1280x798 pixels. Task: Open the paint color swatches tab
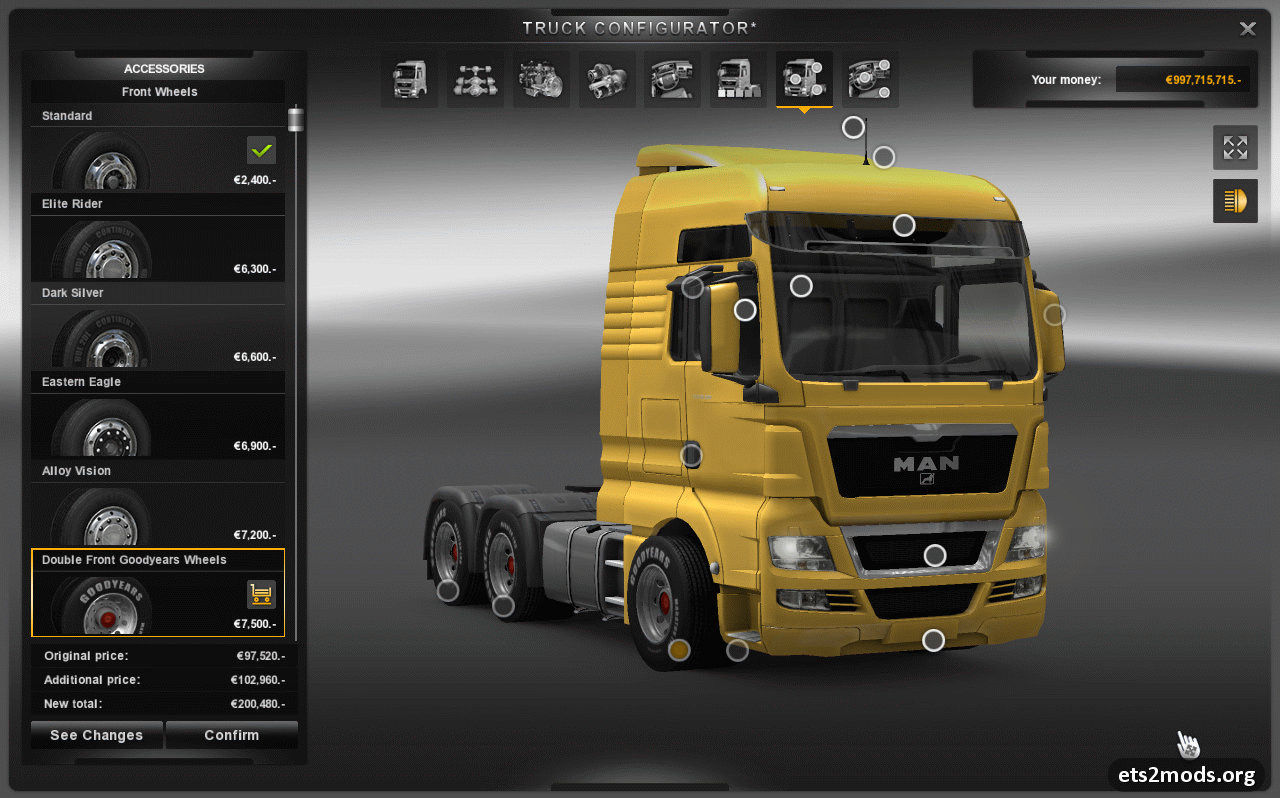pyautogui.click(x=738, y=80)
